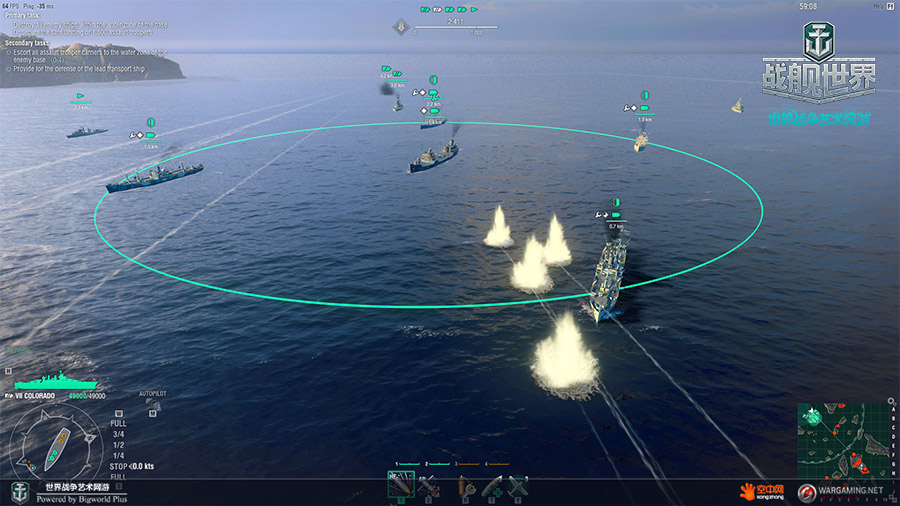Image resolution: width=900 pixels, height=506 pixels.
Task: Set engine speed to FULL ahead
Action: [118, 423]
